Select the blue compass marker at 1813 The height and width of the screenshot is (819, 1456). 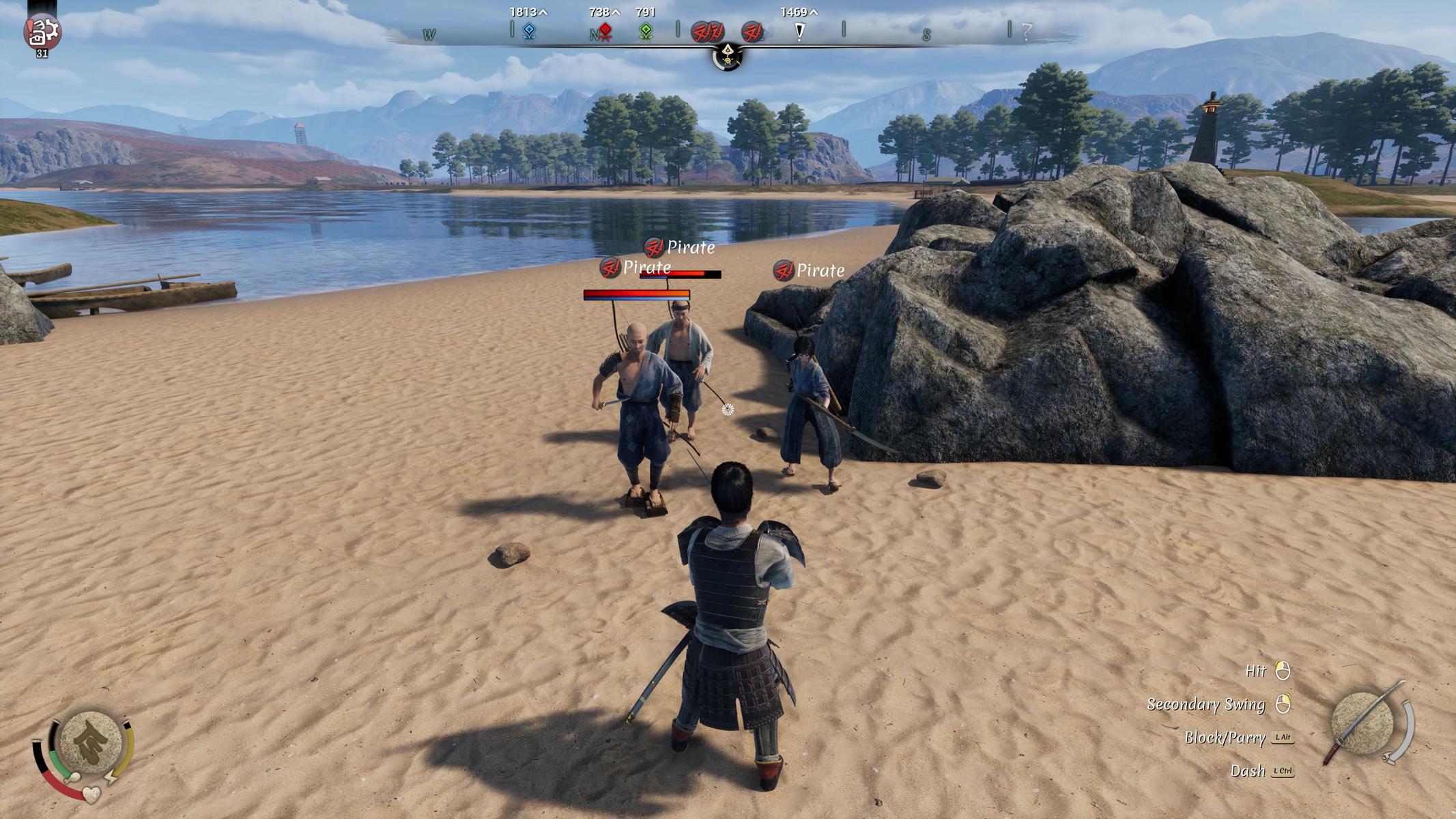(528, 31)
